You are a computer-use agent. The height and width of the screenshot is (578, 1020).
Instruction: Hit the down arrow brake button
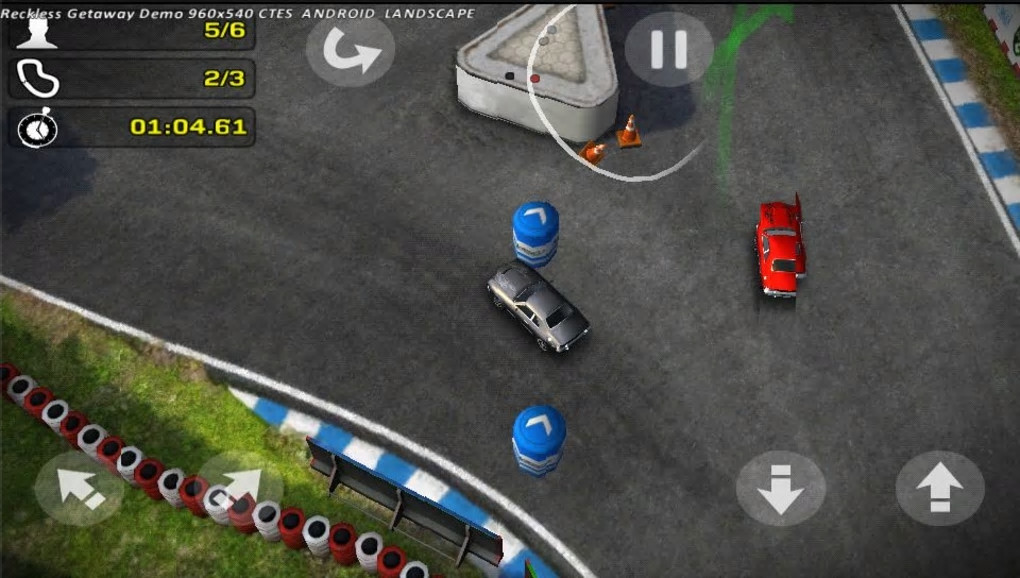click(780, 489)
